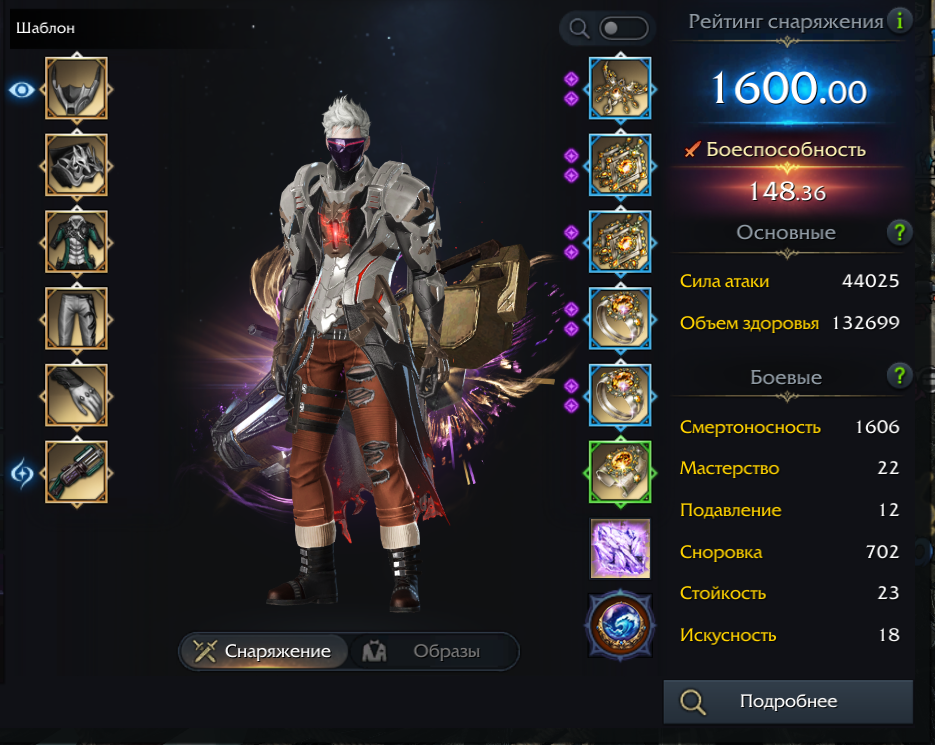Select the green-bordered ability stone slot
Screen dimensions: 935x745
(x=620, y=473)
